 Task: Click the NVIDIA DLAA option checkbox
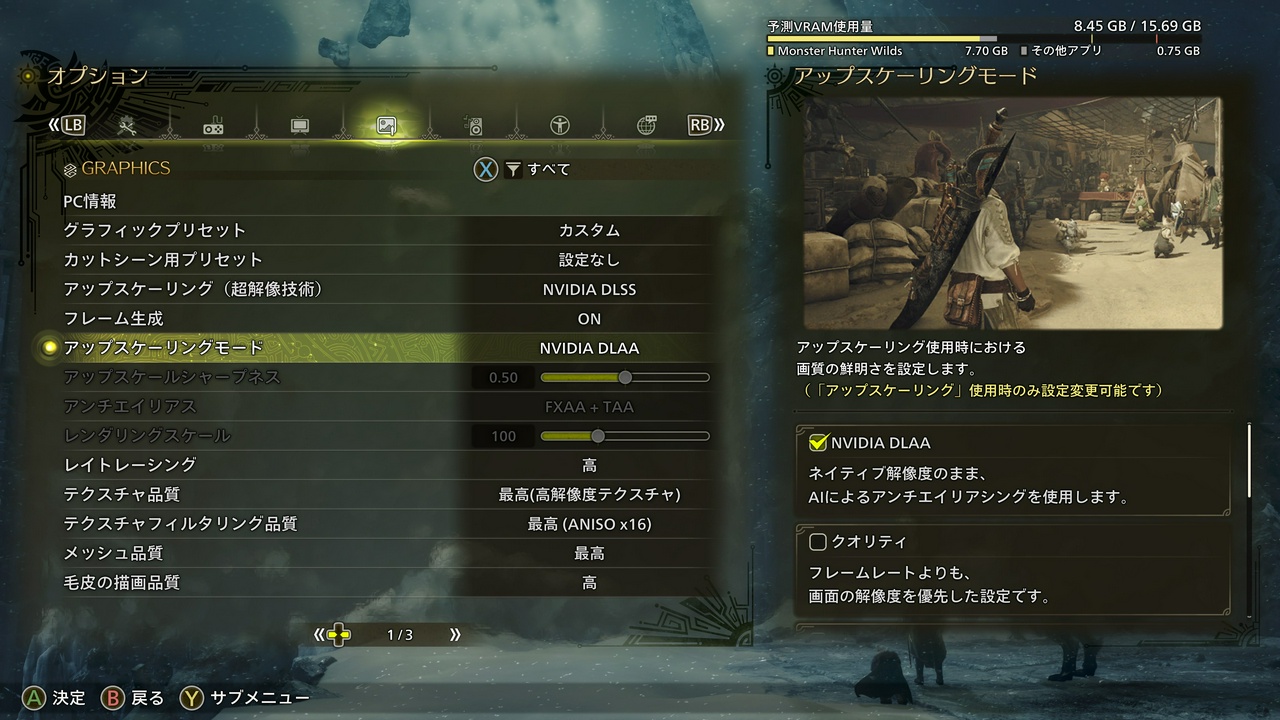(818, 443)
